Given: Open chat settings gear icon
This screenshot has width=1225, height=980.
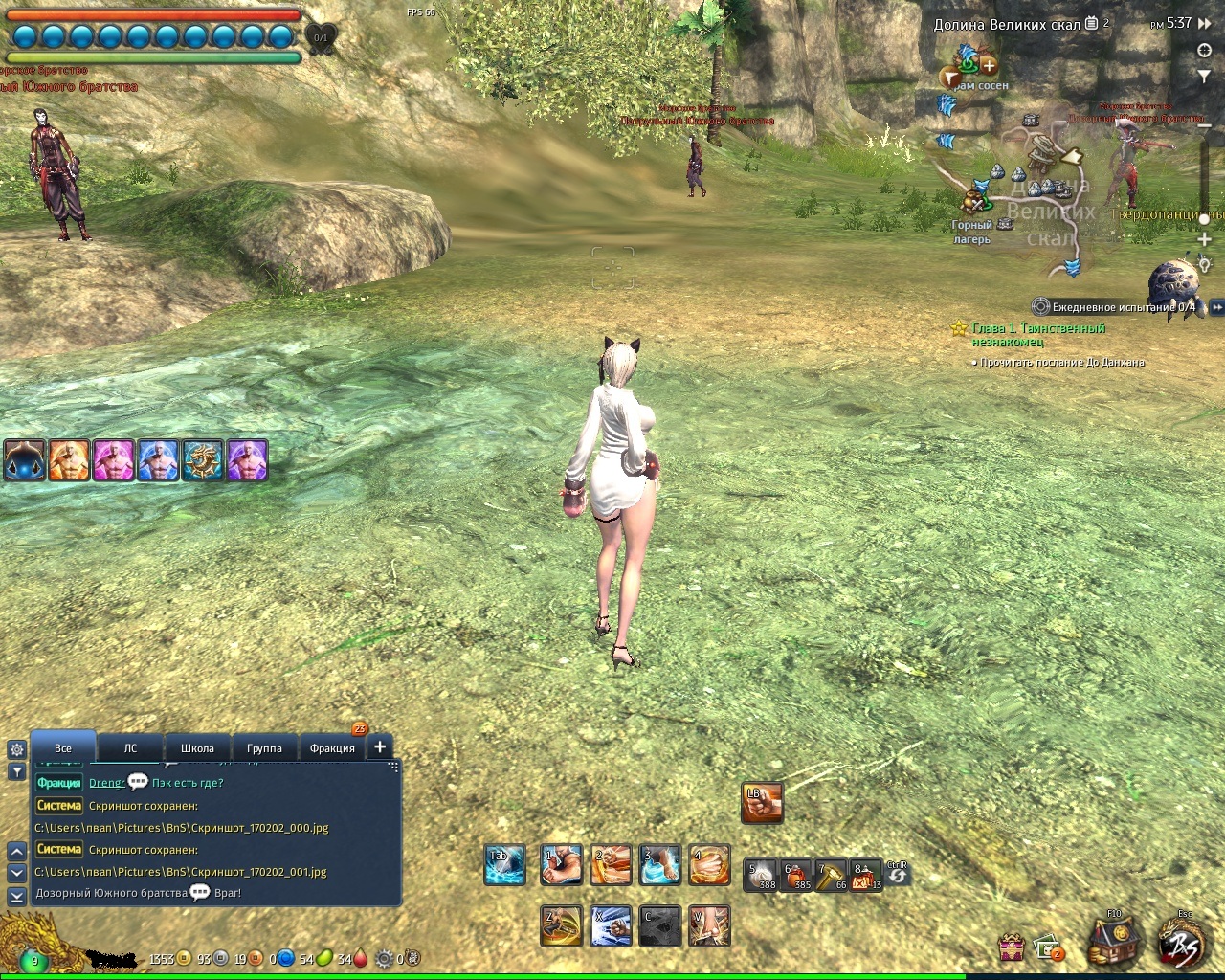Looking at the screenshot, I should (16, 749).
